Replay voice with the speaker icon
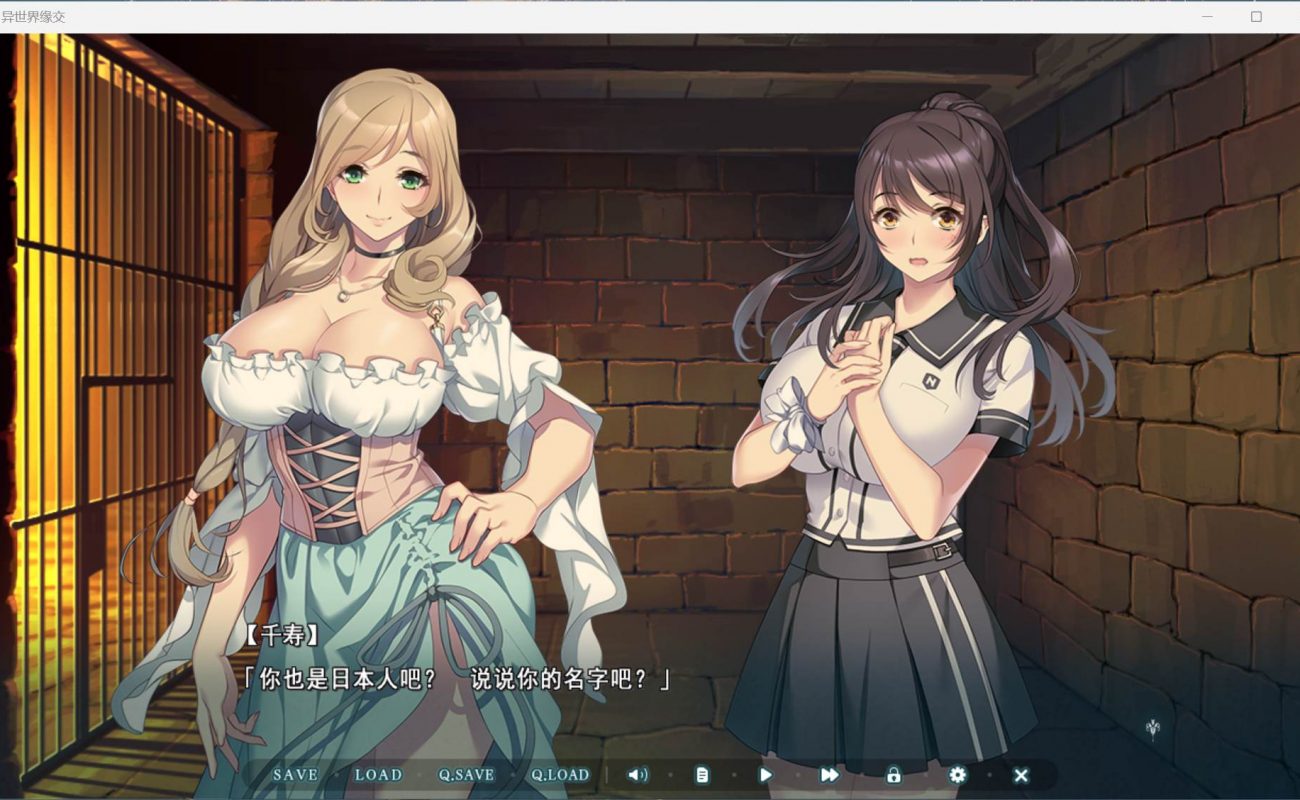The height and width of the screenshot is (800, 1300). [637, 775]
